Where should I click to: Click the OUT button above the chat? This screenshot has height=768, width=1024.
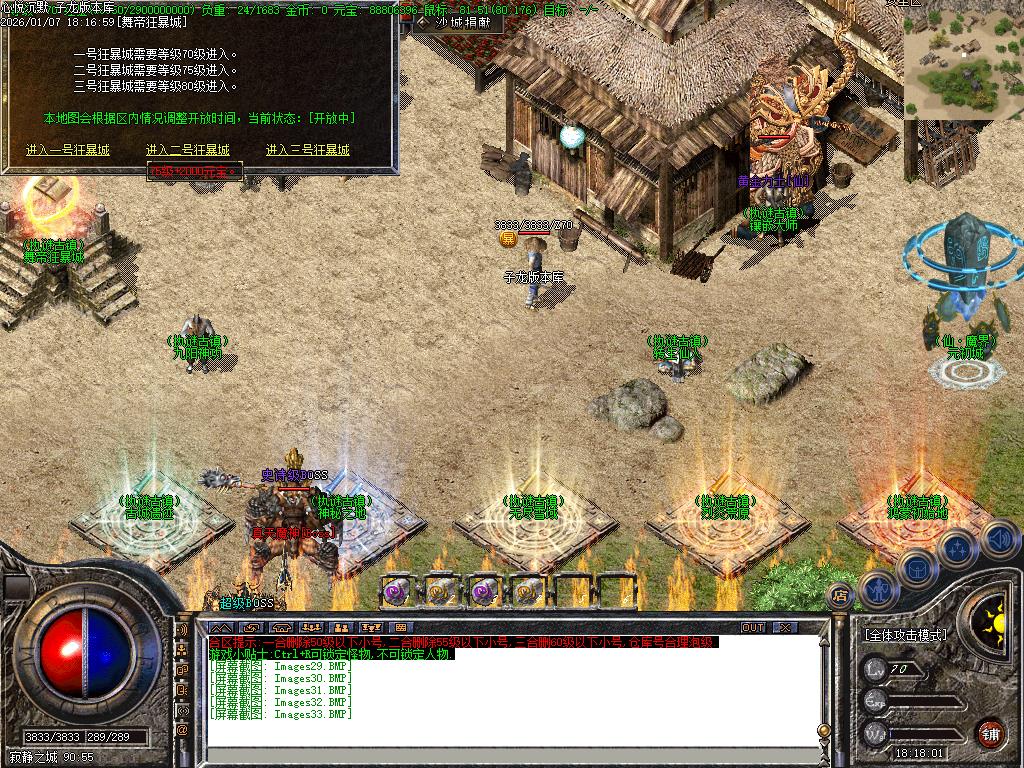pyautogui.click(x=753, y=628)
